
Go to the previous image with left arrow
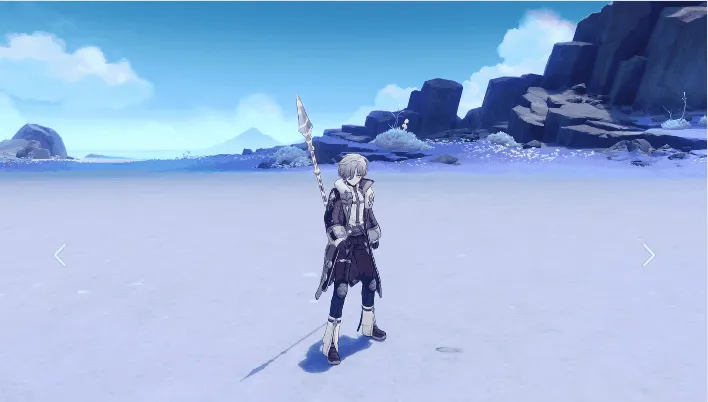pyautogui.click(x=60, y=255)
